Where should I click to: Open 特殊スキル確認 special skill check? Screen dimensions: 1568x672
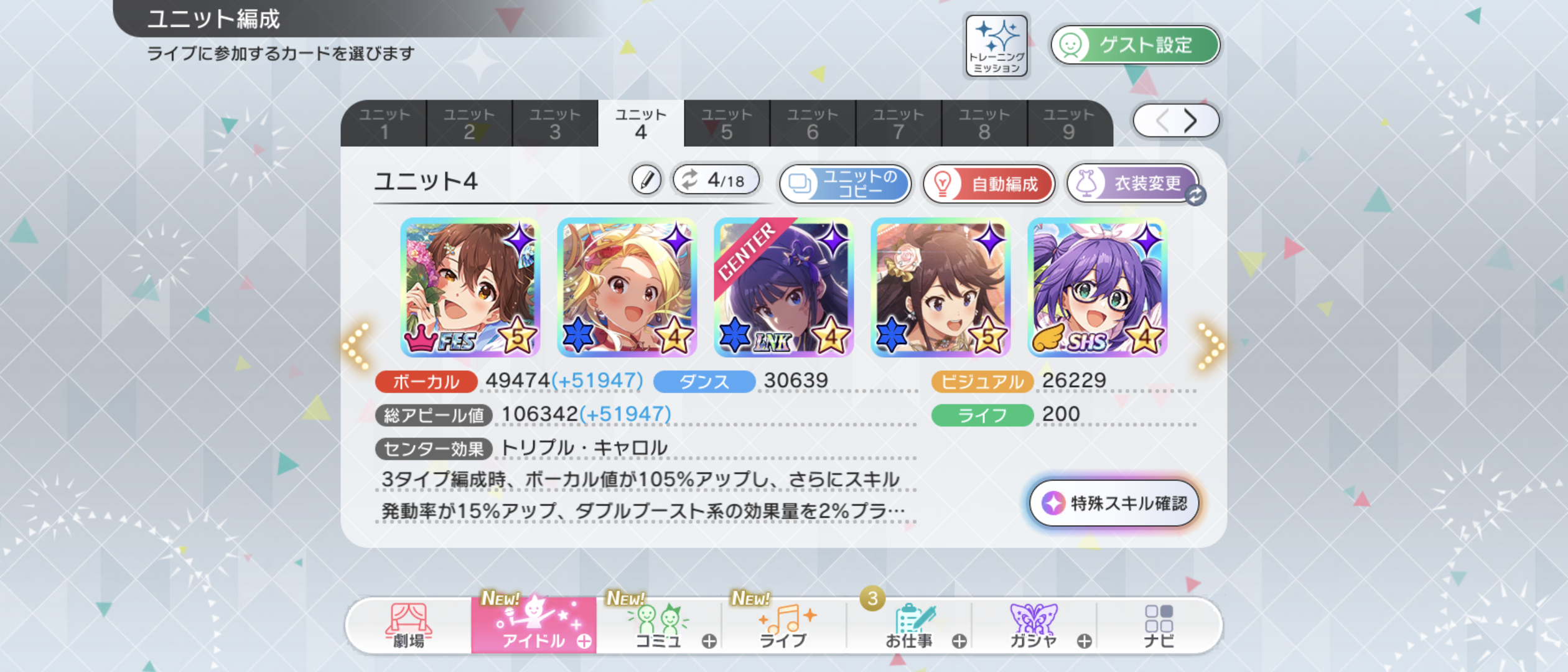1114,503
